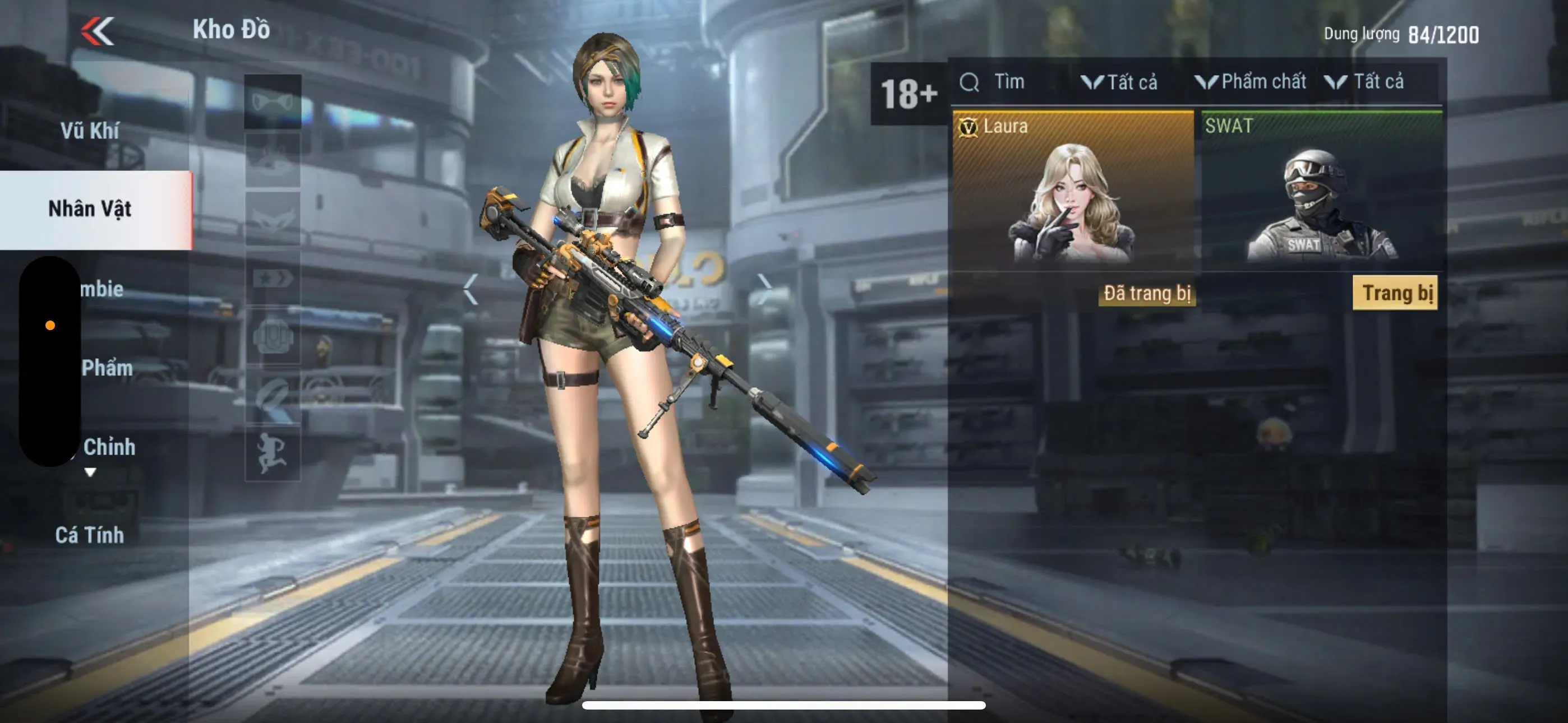
Task: Expand the side tab list down arrow
Action: click(x=90, y=472)
